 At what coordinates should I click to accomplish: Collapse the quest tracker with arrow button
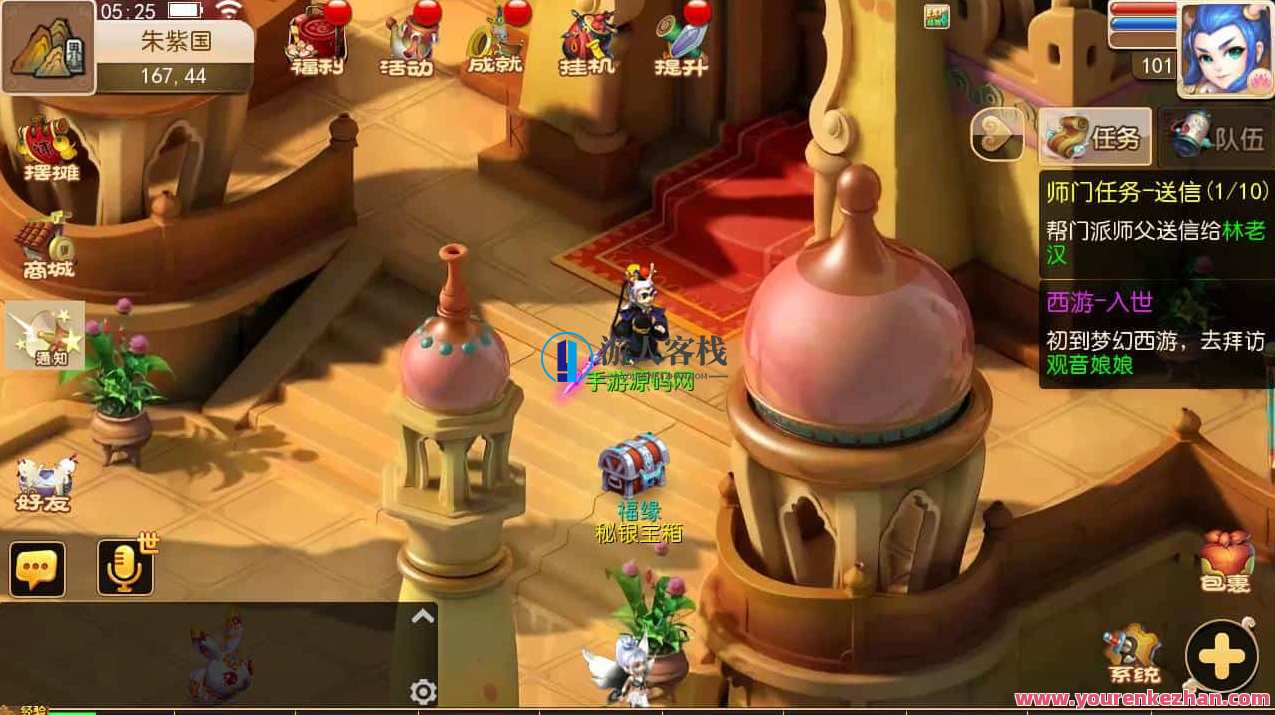(x=997, y=135)
